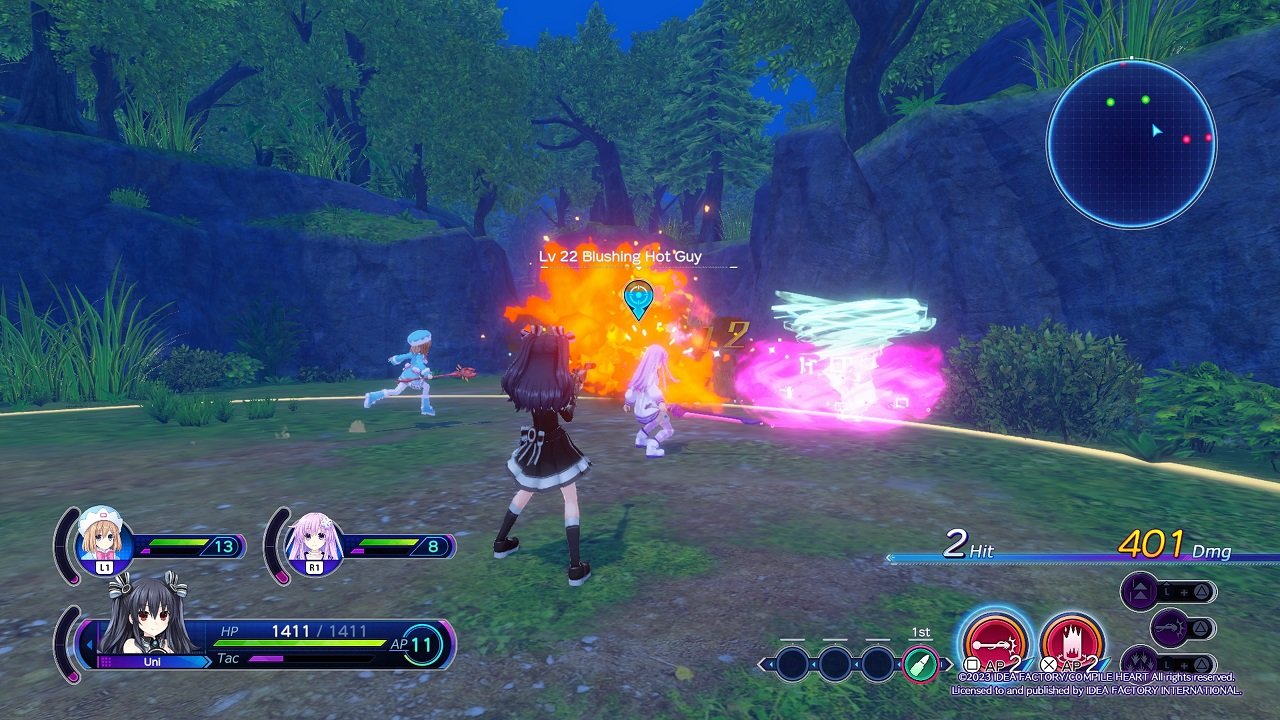Select the green bullet combo slot
The height and width of the screenshot is (720, 1280).
pyautogui.click(x=920, y=664)
